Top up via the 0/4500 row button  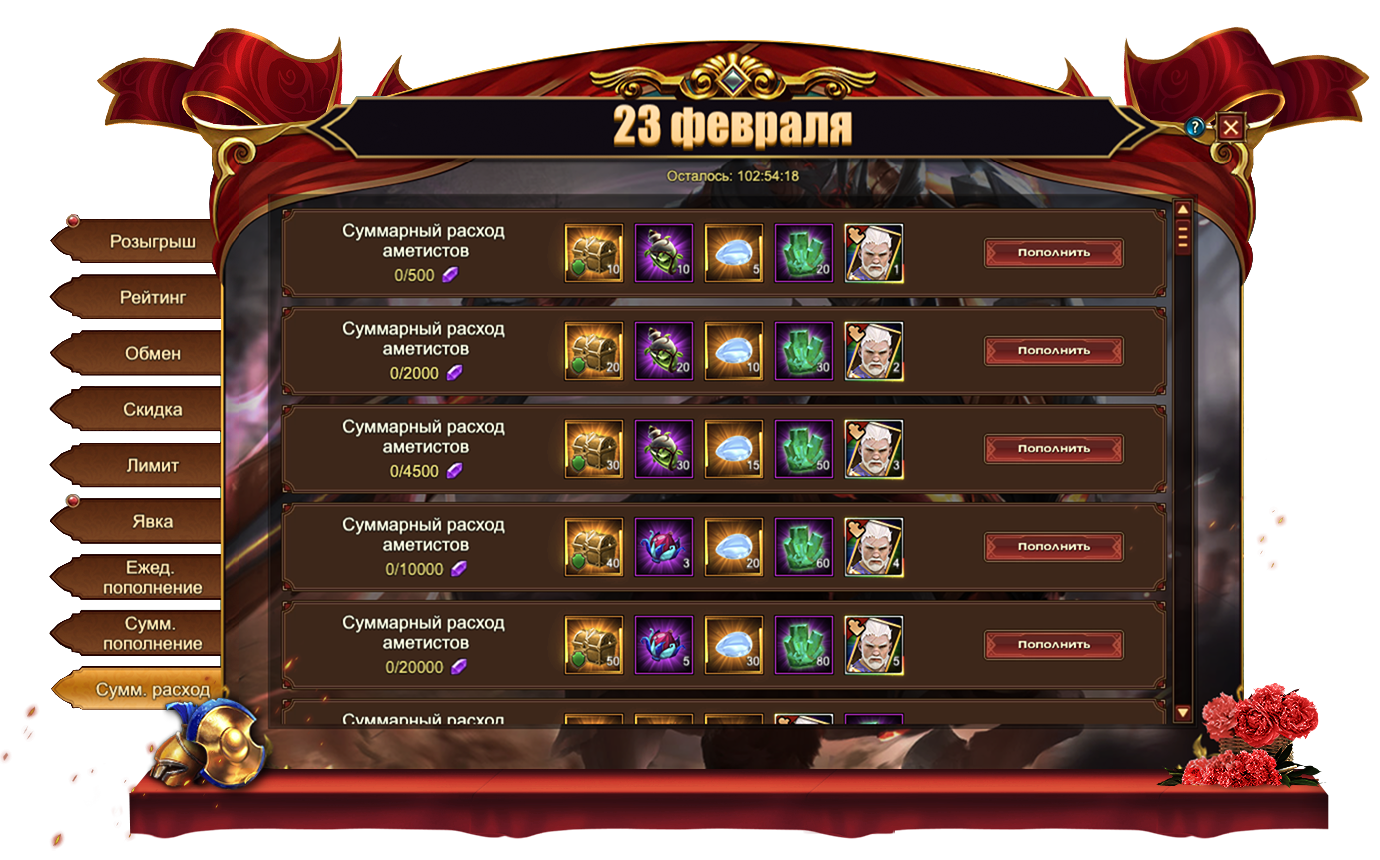click(x=1053, y=449)
